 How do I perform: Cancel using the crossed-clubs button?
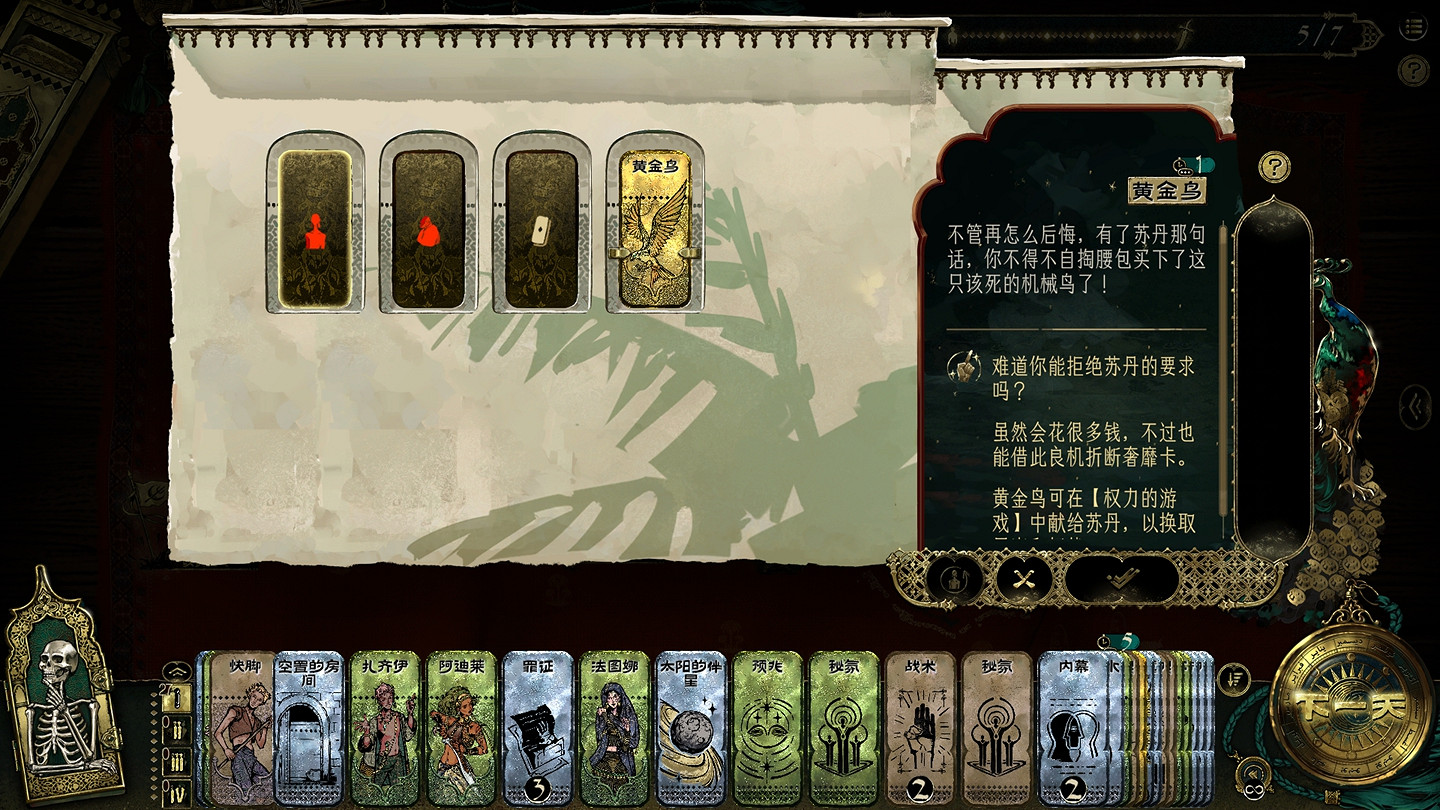(x=1022, y=578)
